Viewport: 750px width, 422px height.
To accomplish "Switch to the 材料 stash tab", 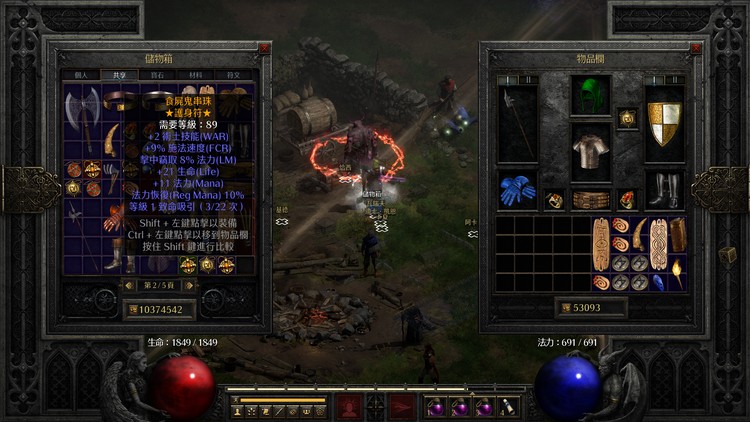I will (194, 74).
